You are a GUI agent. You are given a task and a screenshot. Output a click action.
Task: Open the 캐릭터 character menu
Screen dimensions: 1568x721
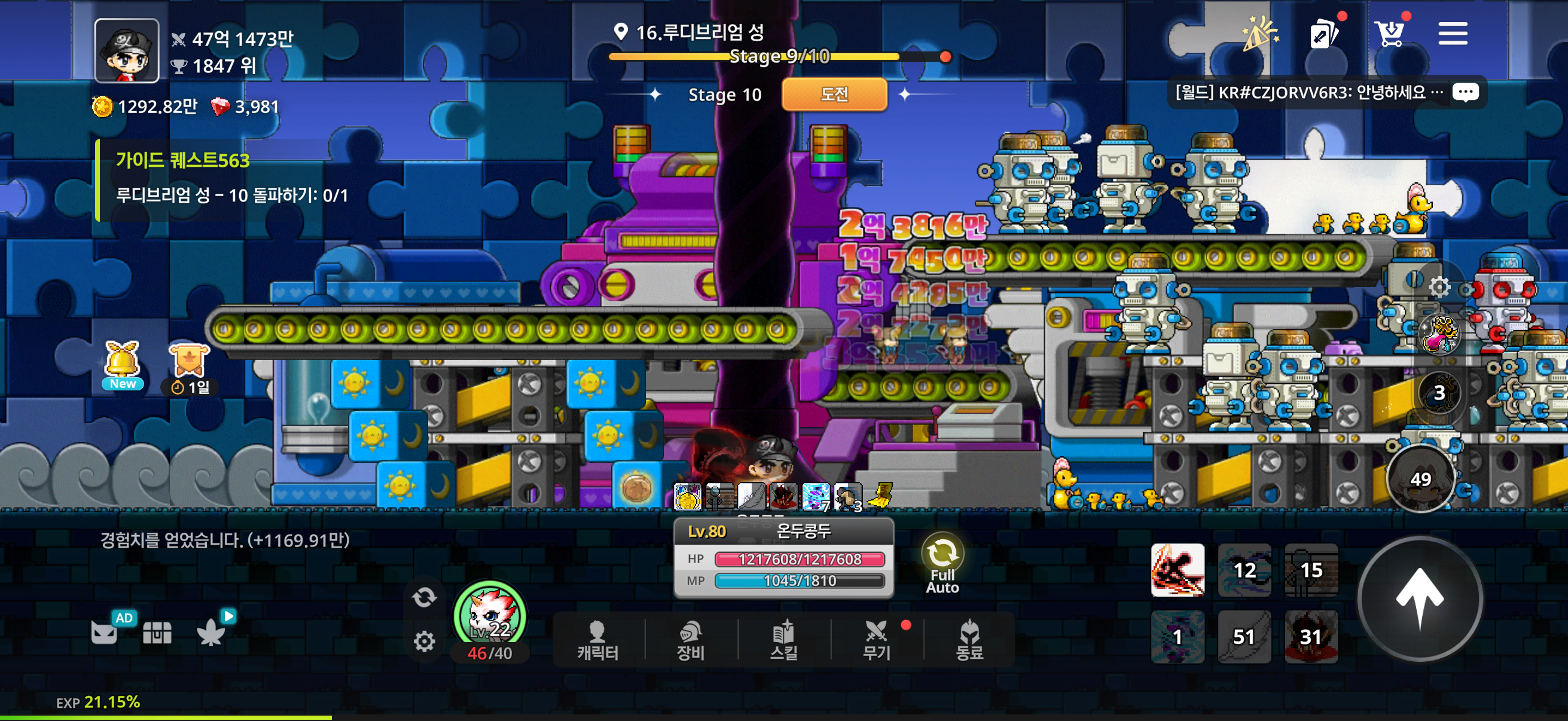pyautogui.click(x=598, y=641)
